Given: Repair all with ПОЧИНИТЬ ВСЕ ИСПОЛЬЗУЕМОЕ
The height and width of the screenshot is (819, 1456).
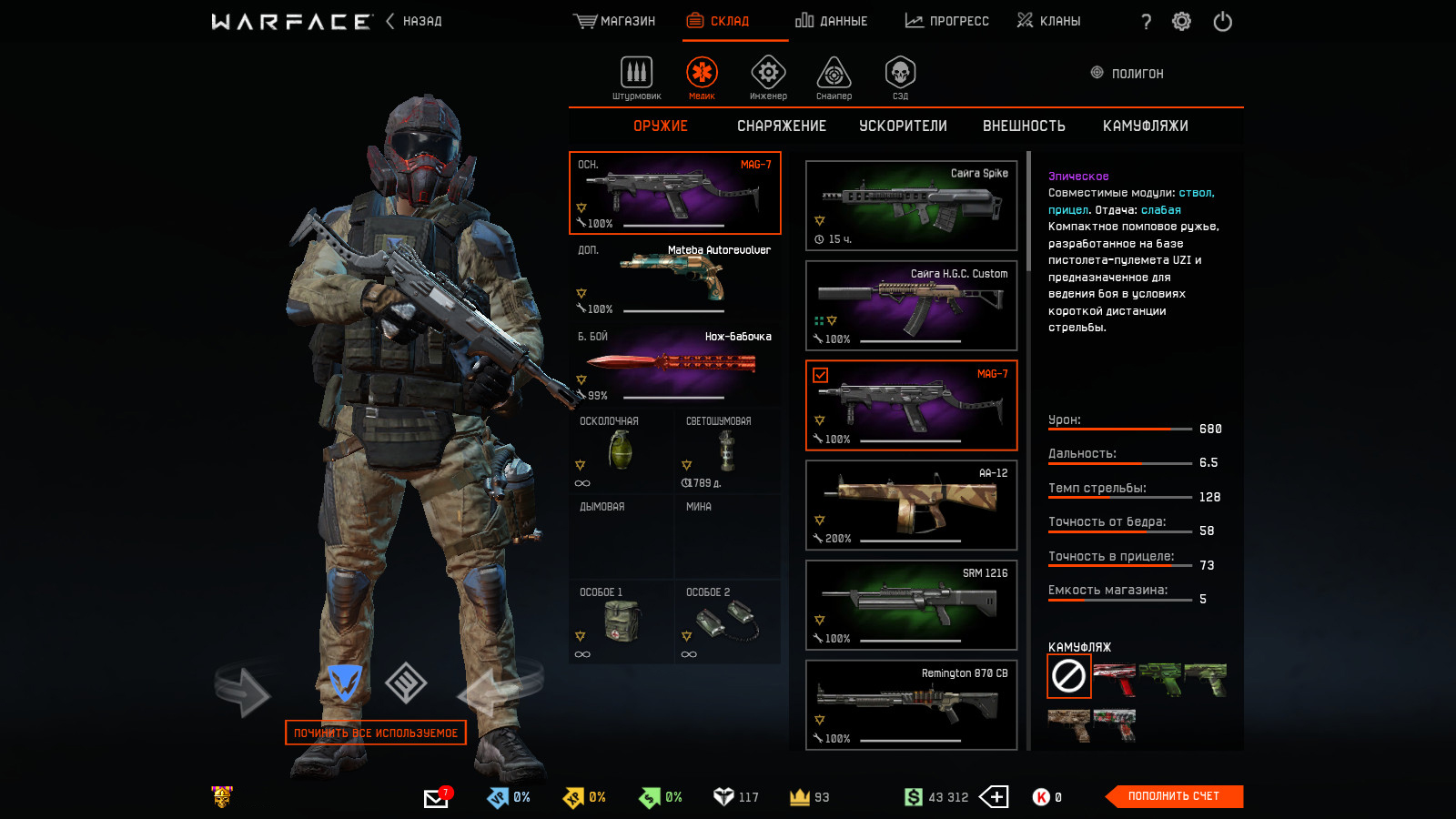Looking at the screenshot, I should tap(376, 733).
